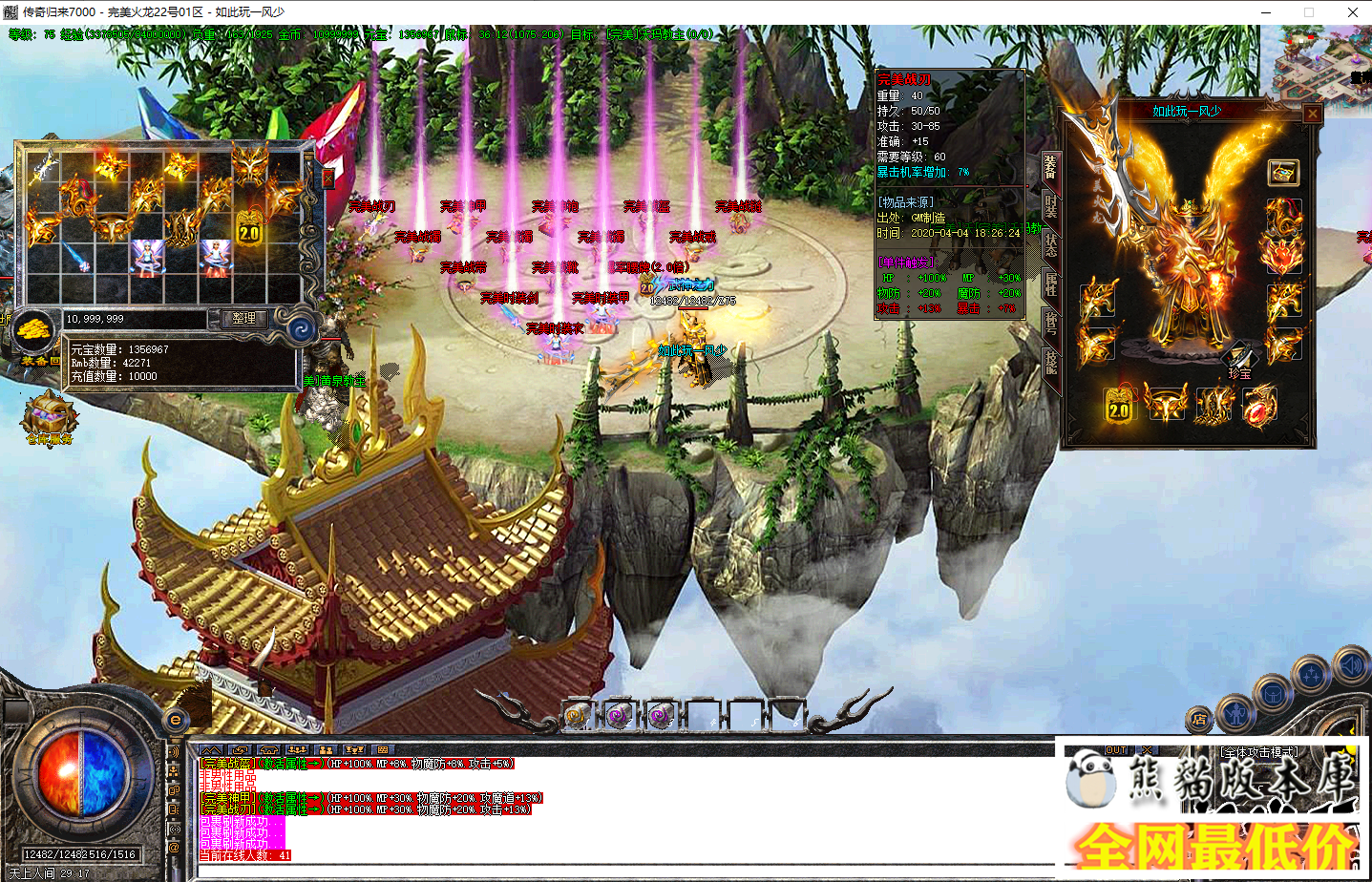1372x882 pixels.
Task: Click the 2.0 item icon in equipment panel
Action: tap(1119, 406)
